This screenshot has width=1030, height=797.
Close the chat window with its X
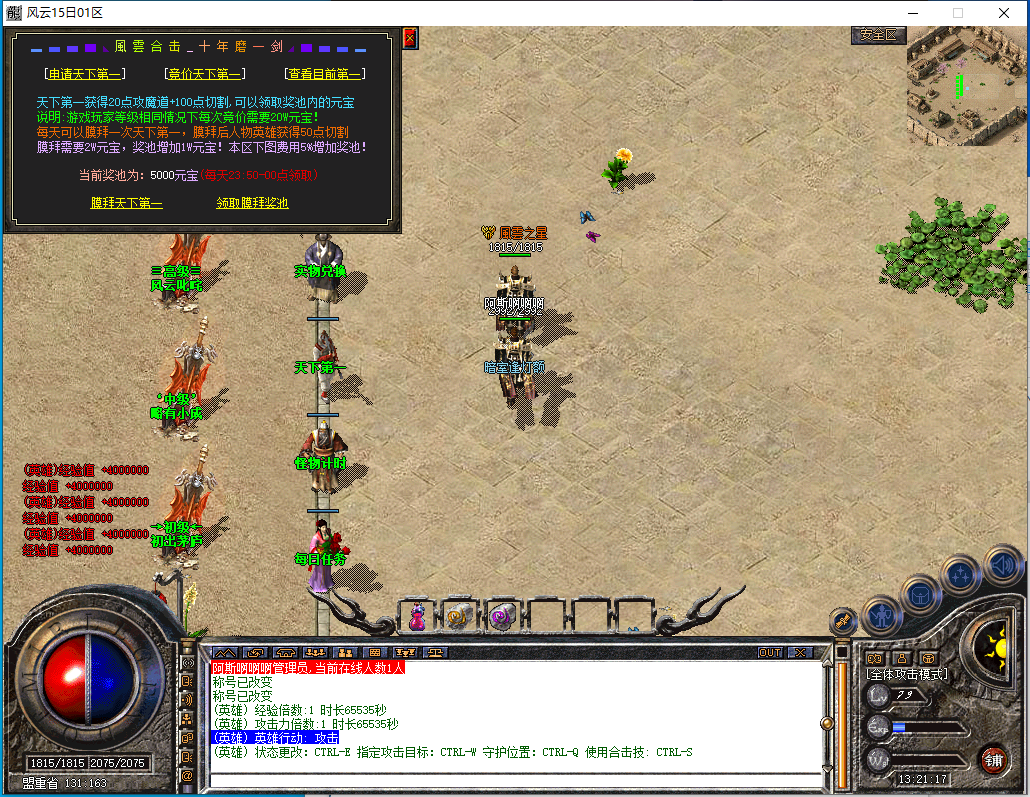coord(800,652)
